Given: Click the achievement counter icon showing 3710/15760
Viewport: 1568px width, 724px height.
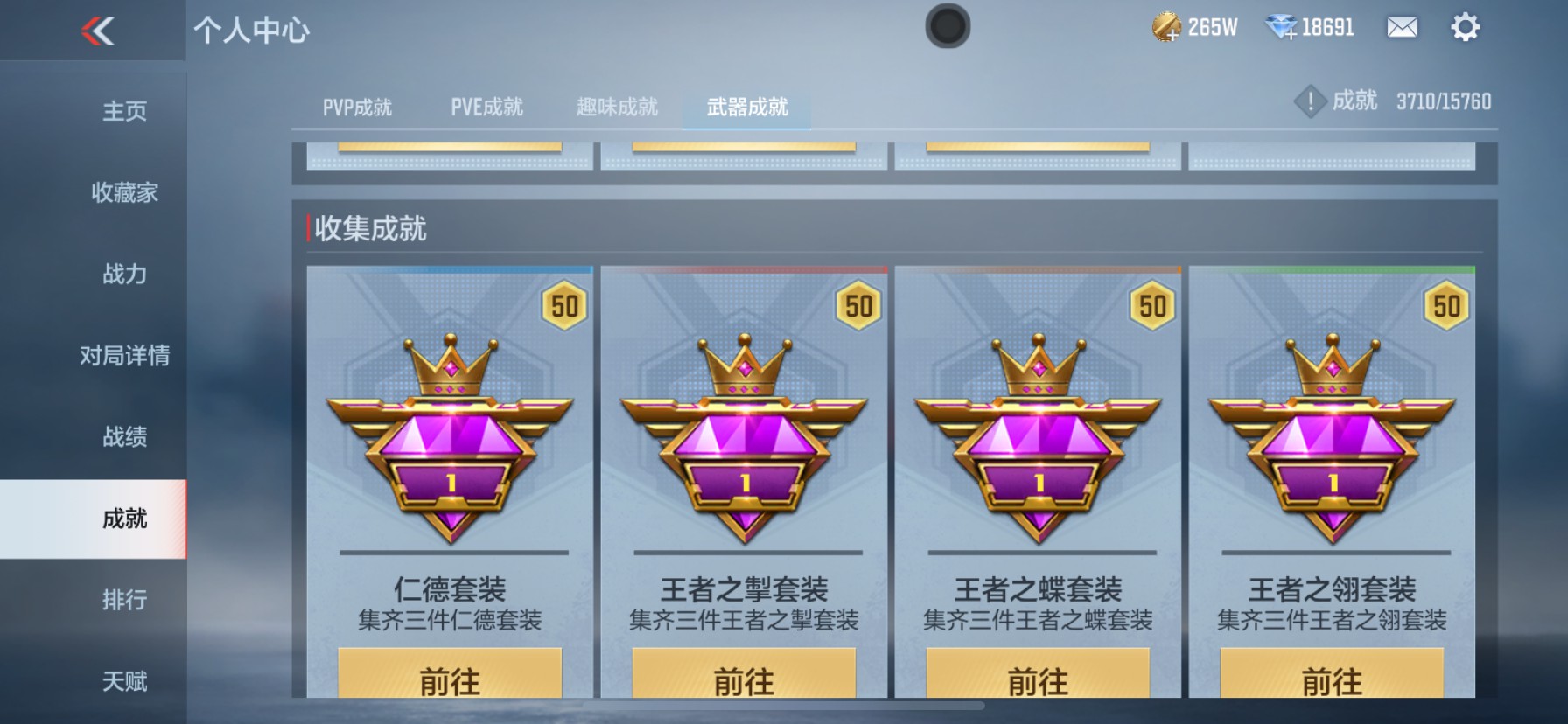Looking at the screenshot, I should pyautogui.click(x=1310, y=101).
